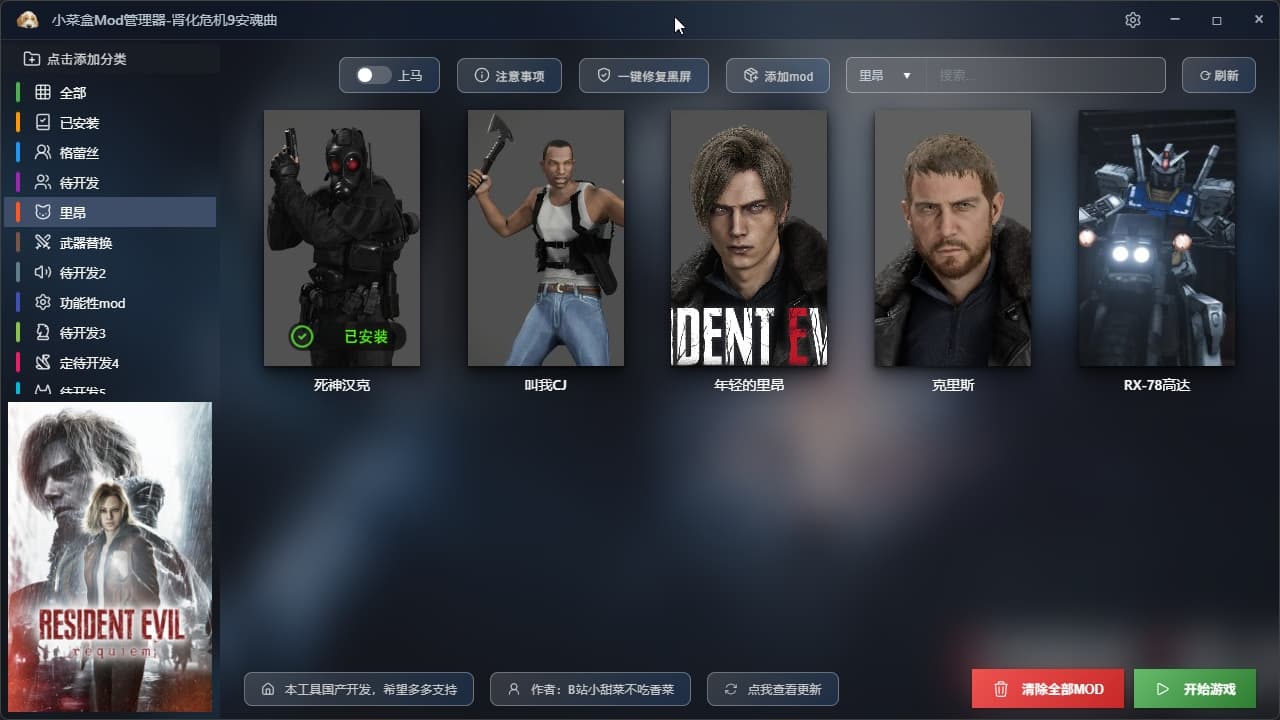This screenshot has height=720, width=1280.
Task: Choose the 叫我CJ mod card
Action: pyautogui.click(x=546, y=238)
